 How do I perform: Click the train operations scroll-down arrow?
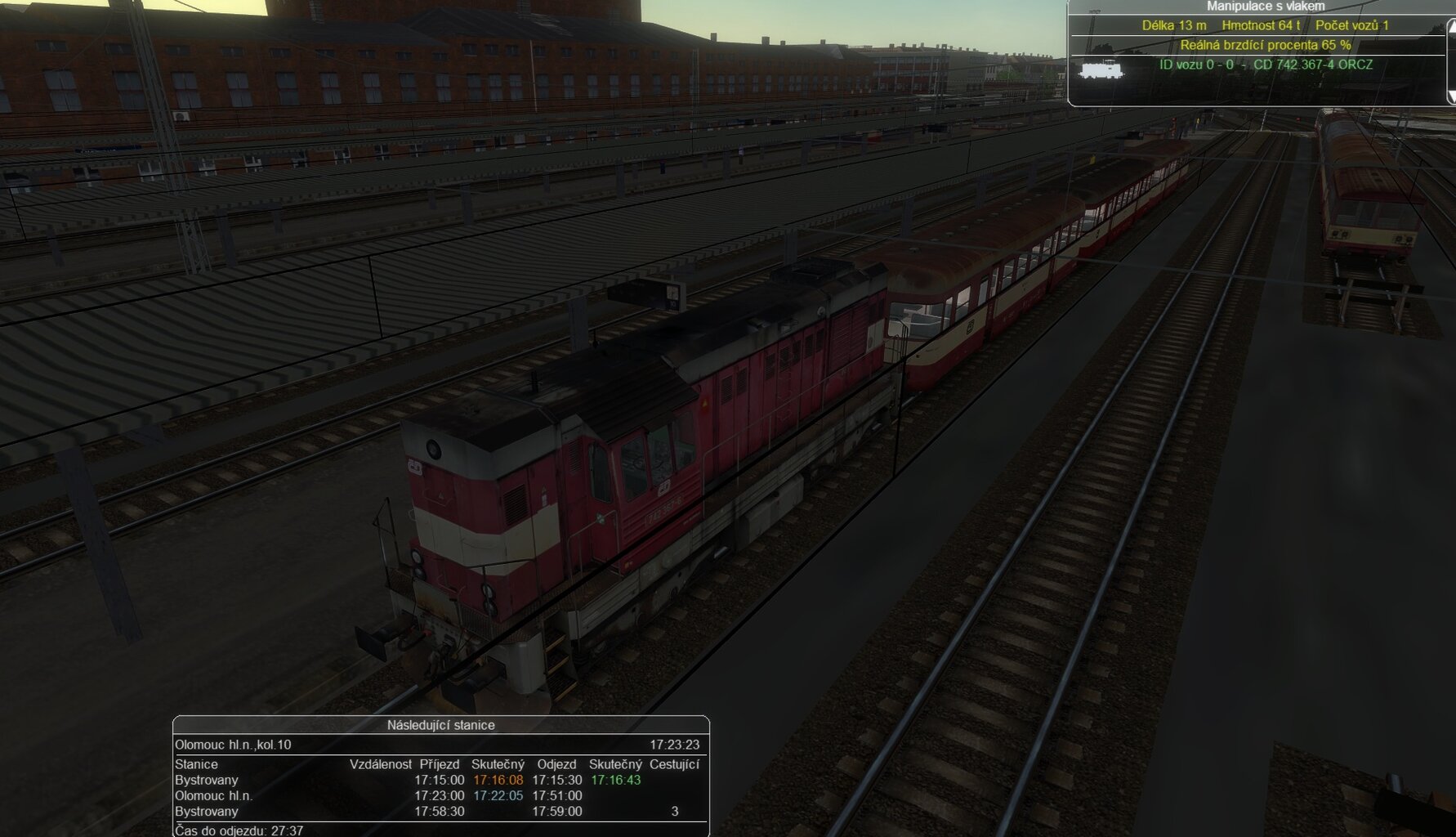click(x=1451, y=96)
